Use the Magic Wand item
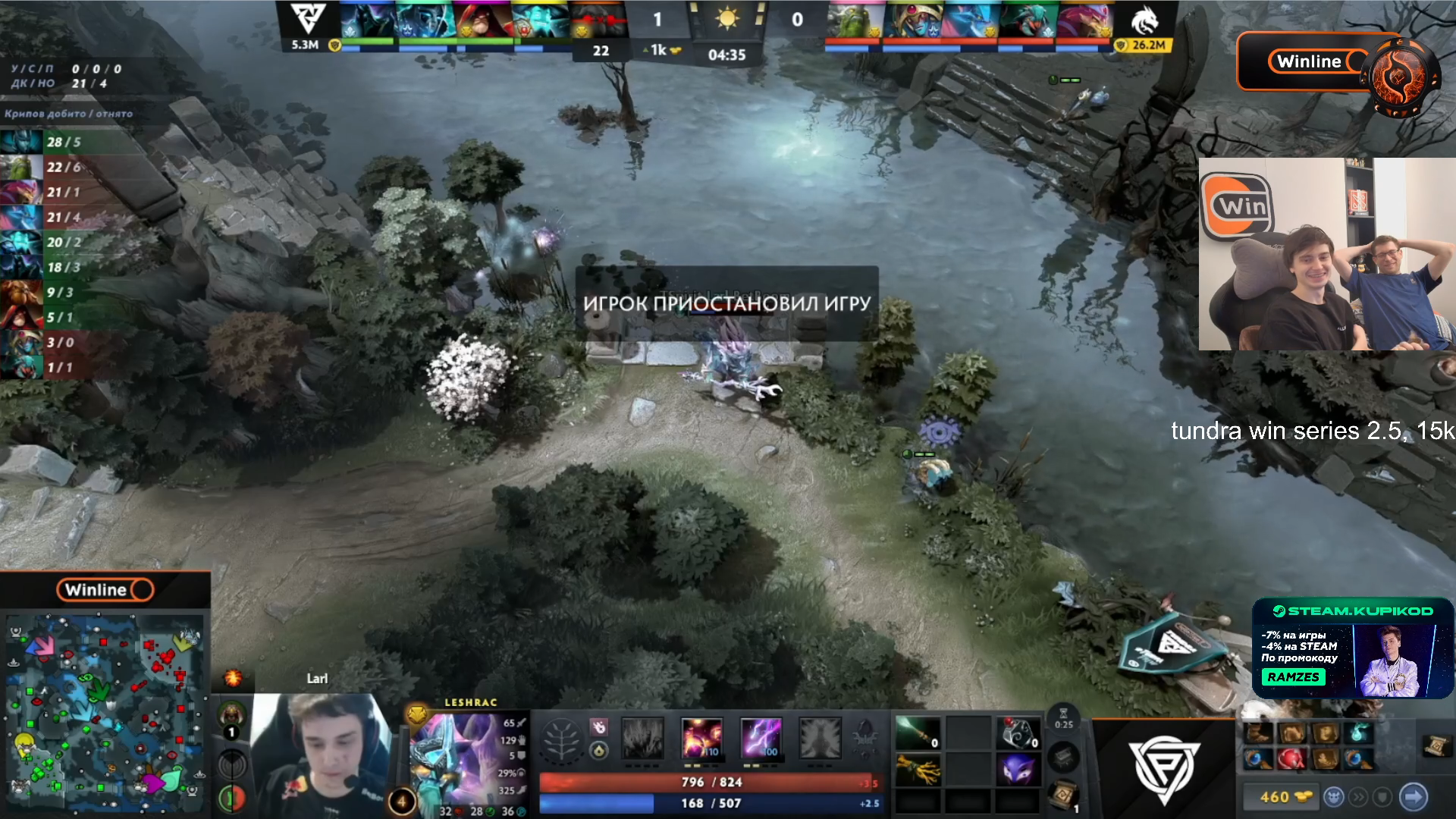The width and height of the screenshot is (1456, 819). tap(918, 733)
